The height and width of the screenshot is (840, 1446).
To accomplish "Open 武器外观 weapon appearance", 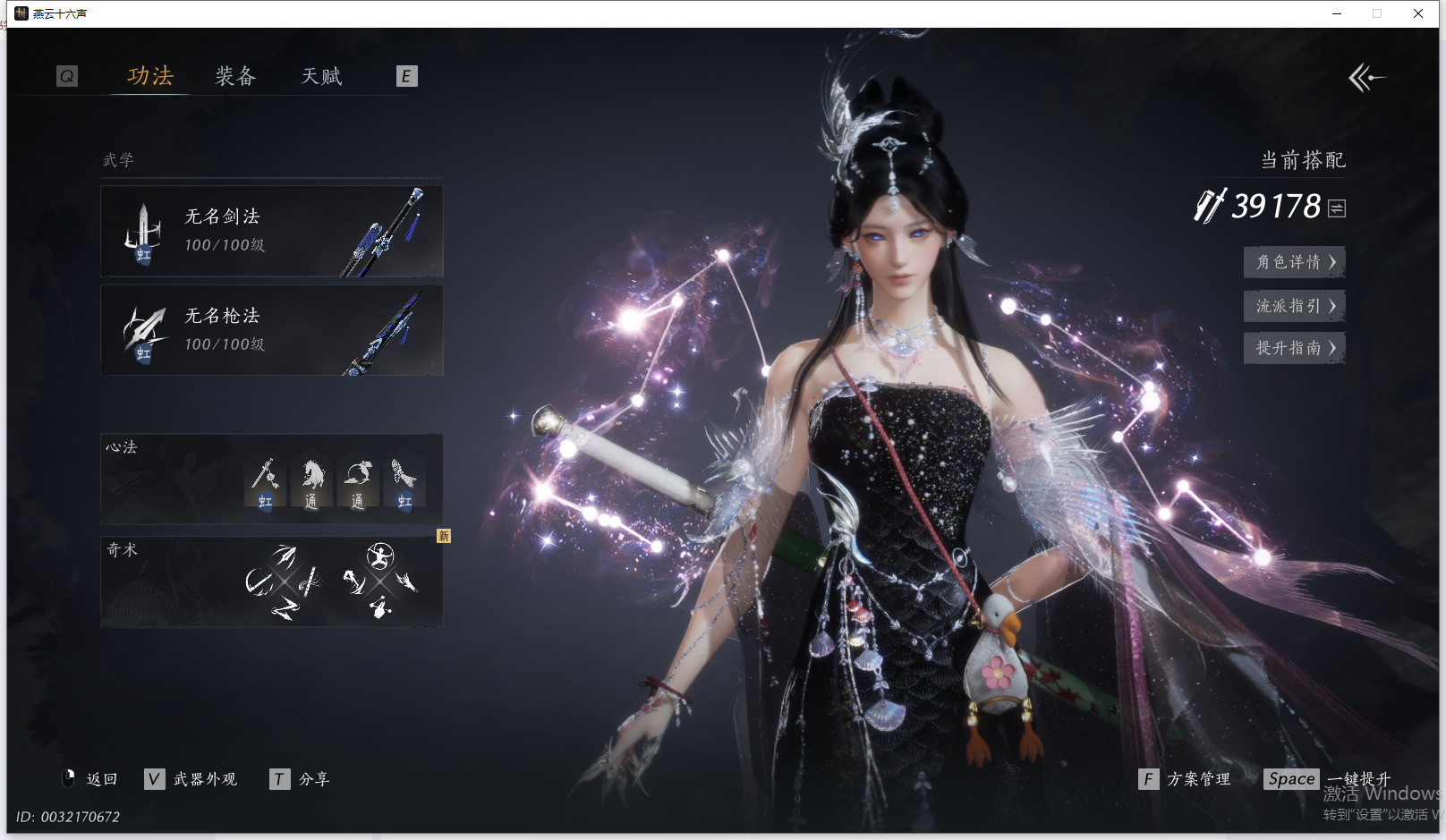I will 191,779.
